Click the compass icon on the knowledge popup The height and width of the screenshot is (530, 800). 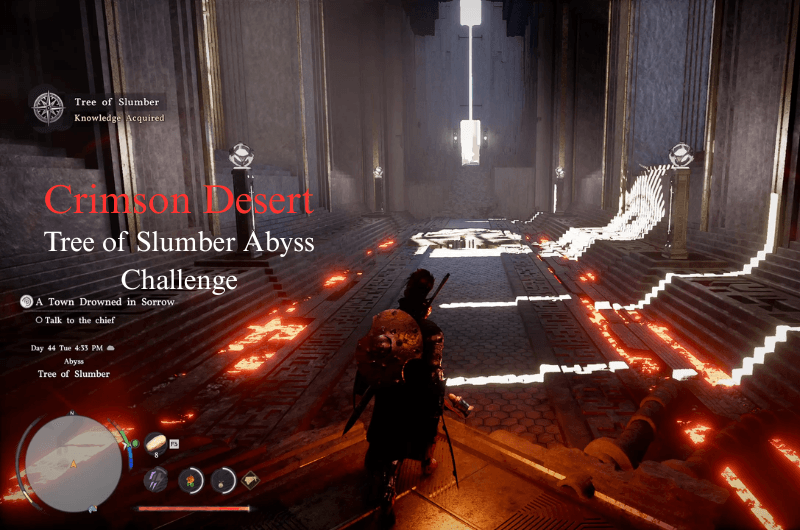coord(47,108)
